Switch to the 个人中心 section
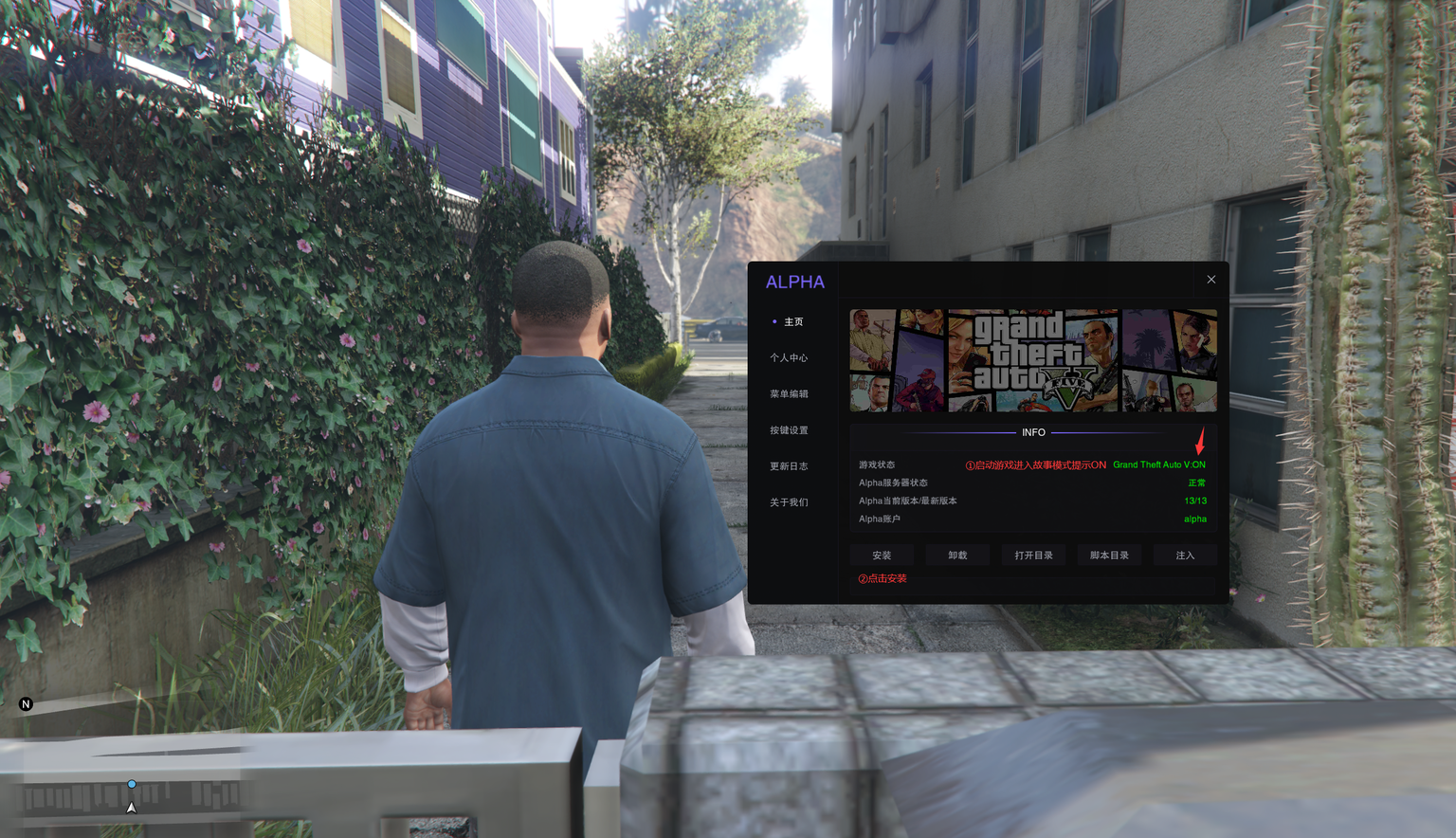 [789, 358]
